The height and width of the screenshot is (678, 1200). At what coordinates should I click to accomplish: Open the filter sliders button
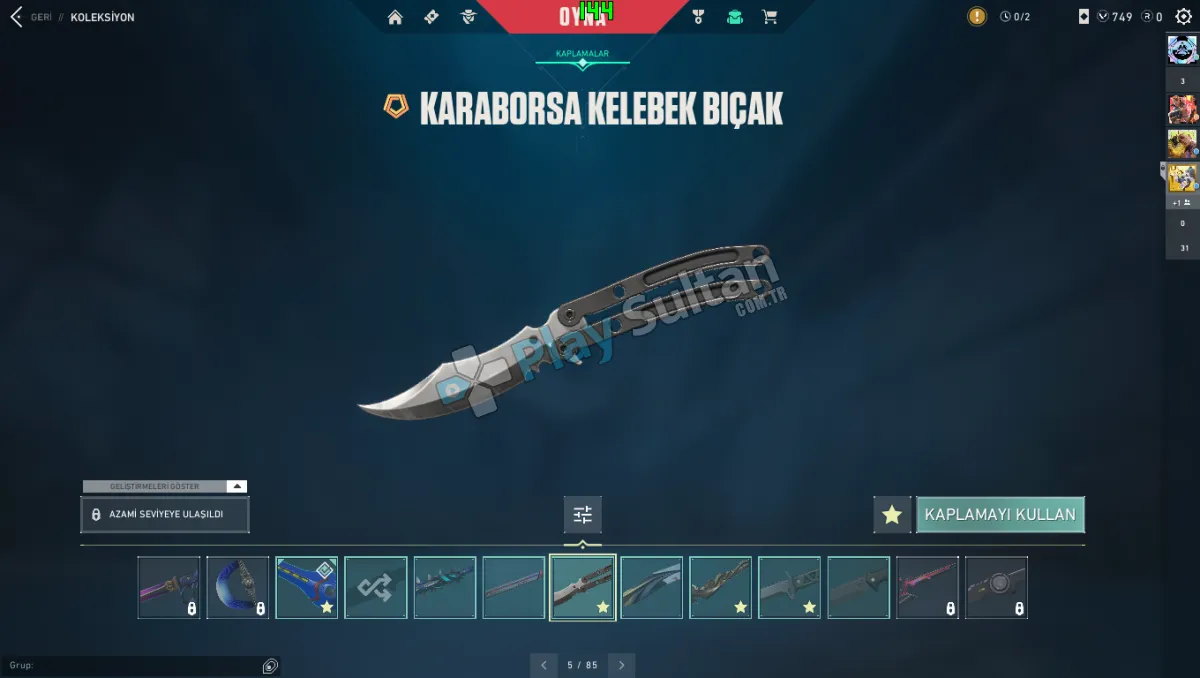pyautogui.click(x=583, y=515)
